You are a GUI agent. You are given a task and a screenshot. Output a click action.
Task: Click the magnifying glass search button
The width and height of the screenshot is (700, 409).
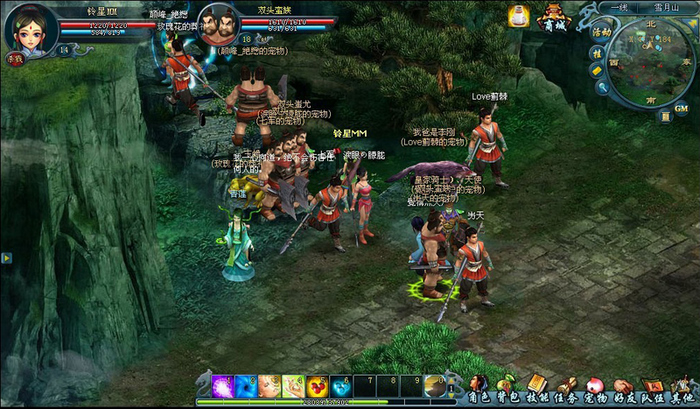point(602,87)
